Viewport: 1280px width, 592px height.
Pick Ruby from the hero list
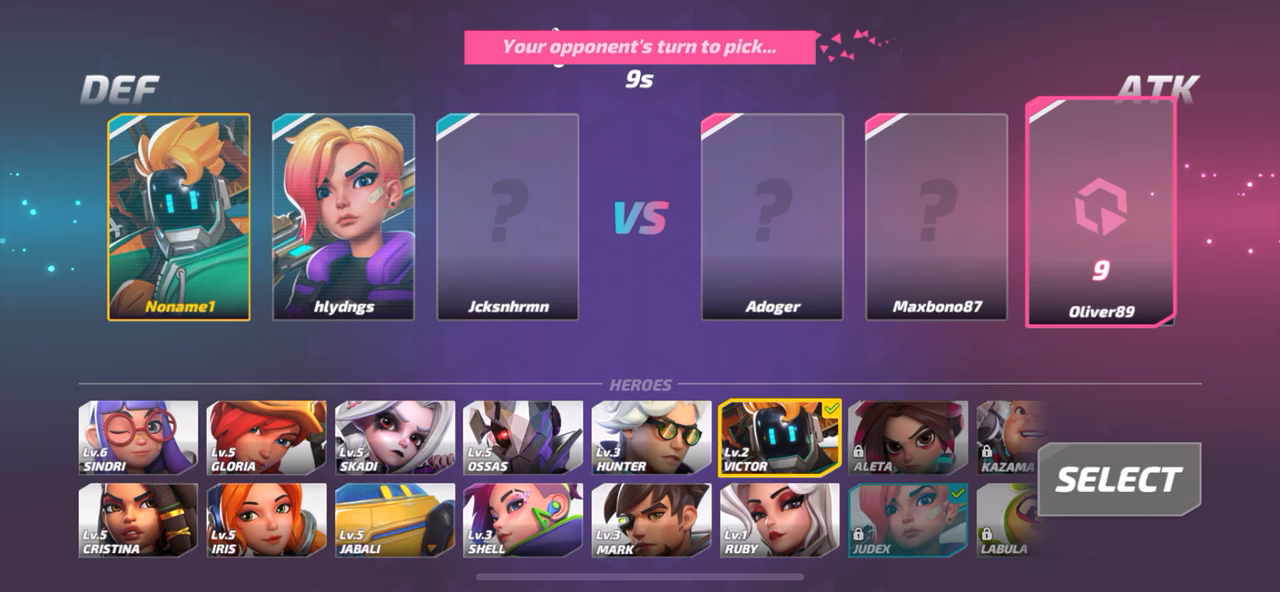[779, 520]
